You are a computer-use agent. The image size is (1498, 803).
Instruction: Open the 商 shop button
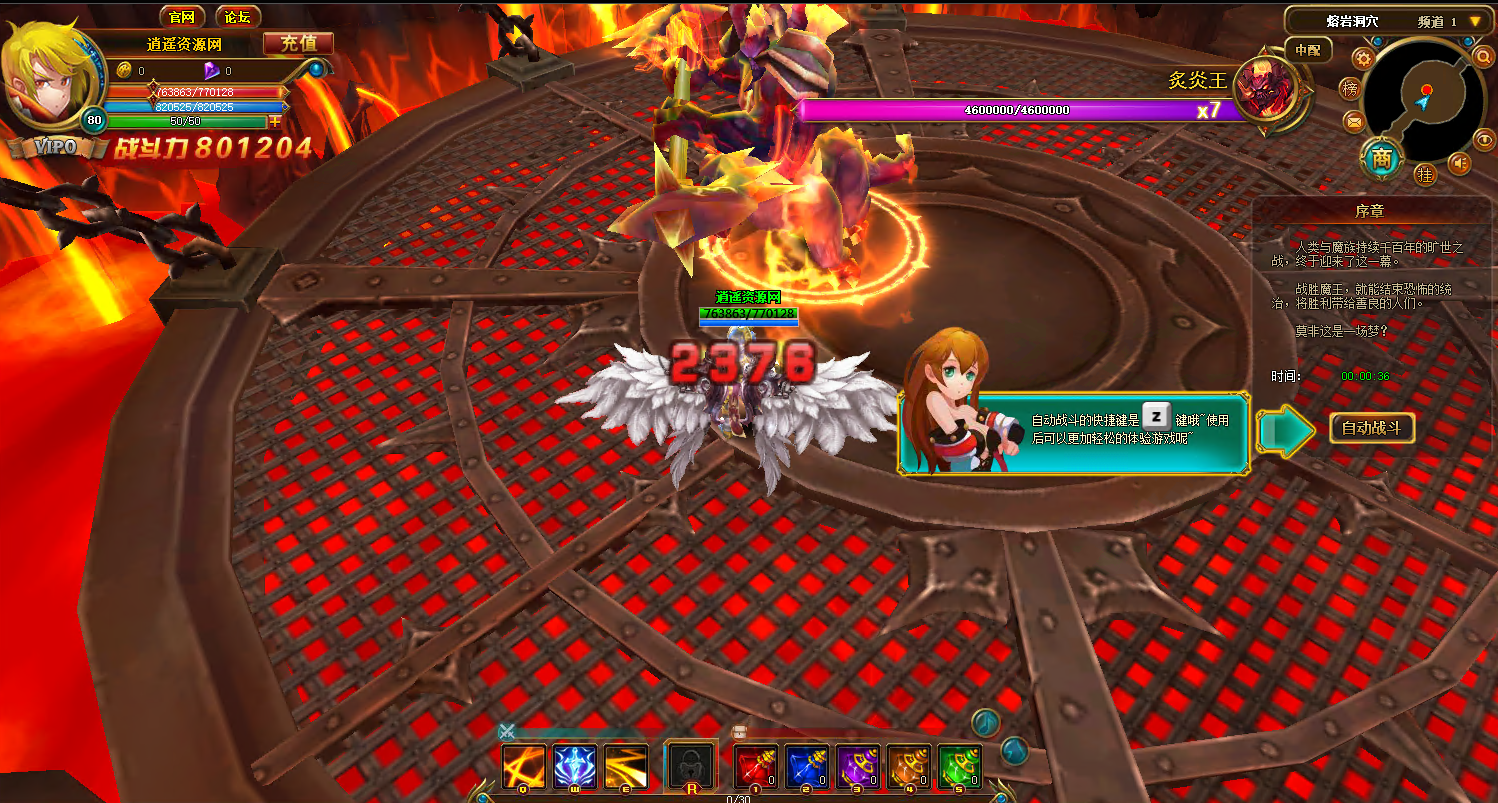[x=1381, y=157]
